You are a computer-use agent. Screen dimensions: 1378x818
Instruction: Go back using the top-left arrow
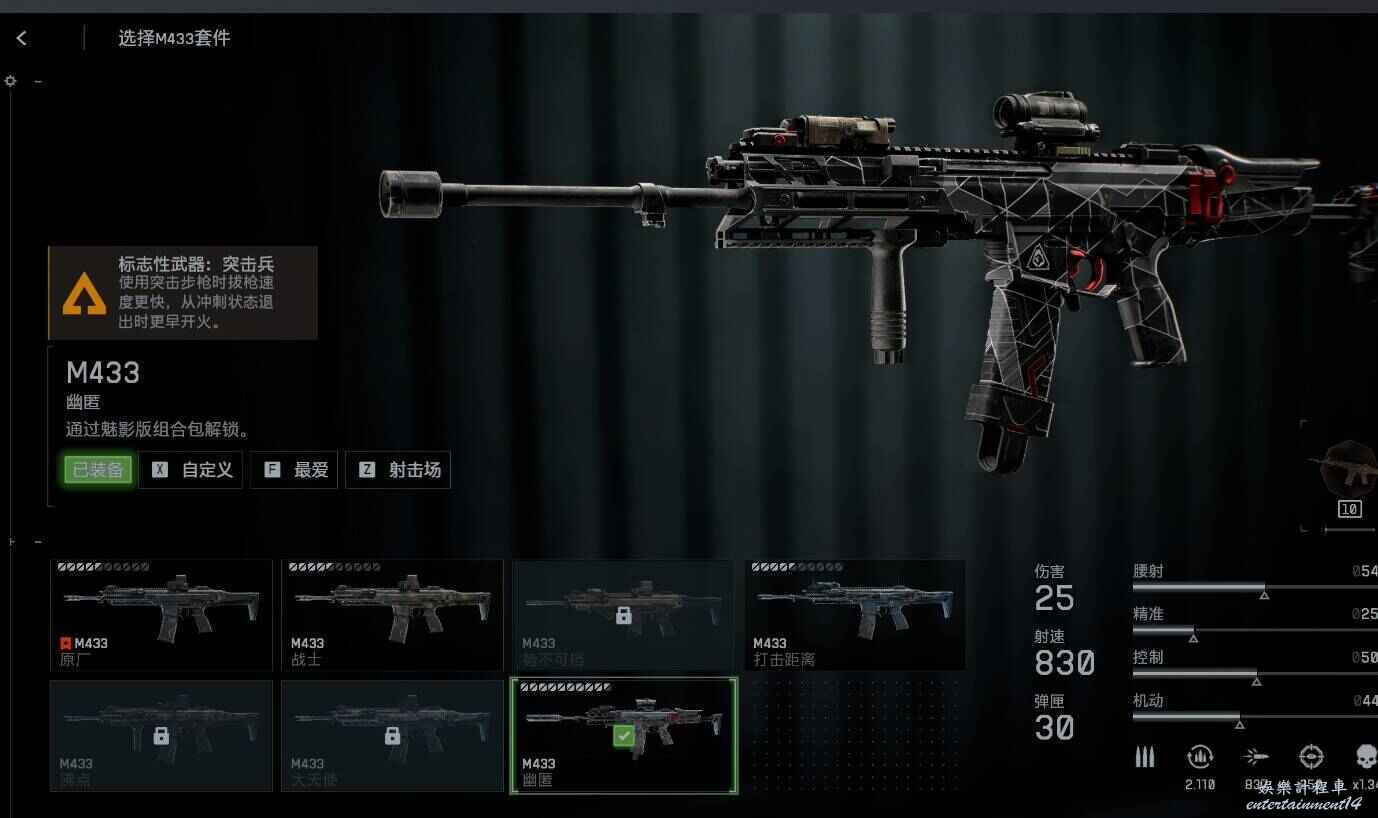point(21,38)
